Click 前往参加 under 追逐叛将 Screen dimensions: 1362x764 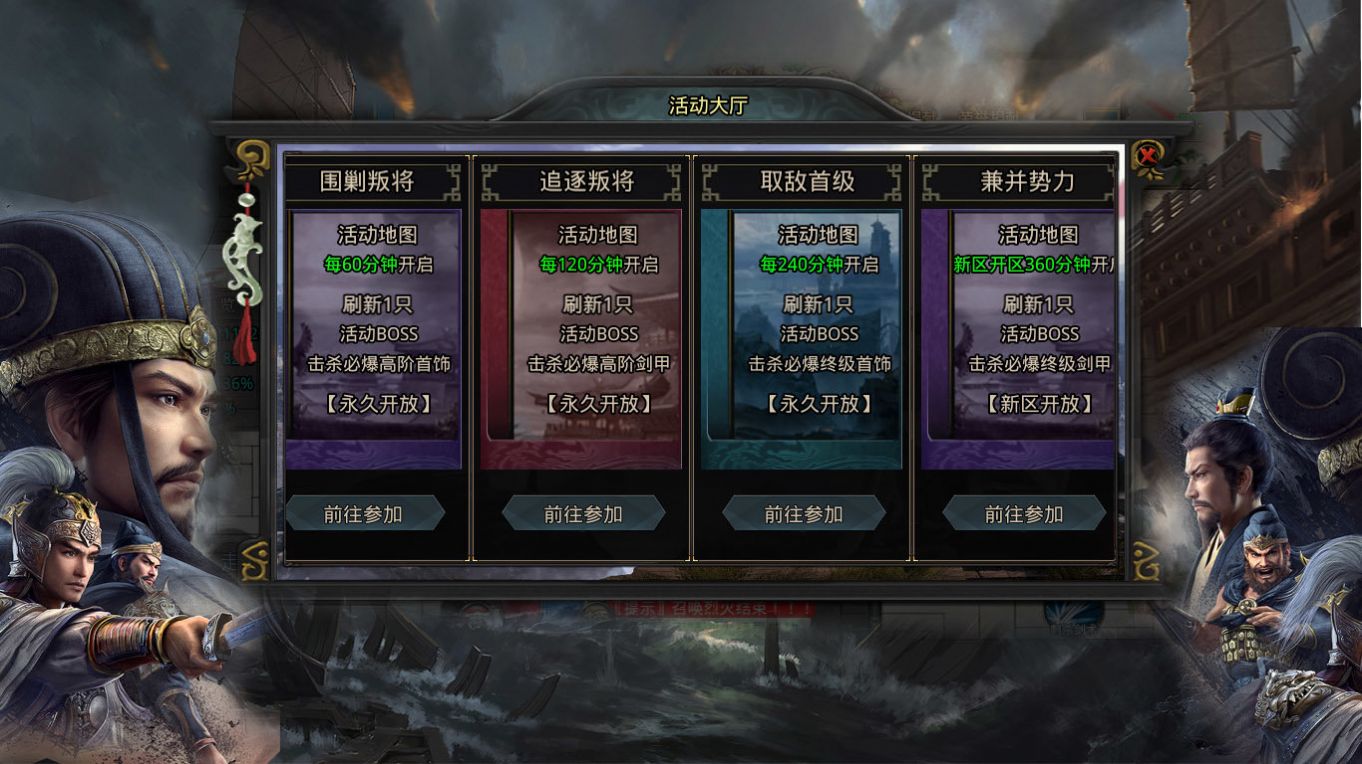pyautogui.click(x=585, y=512)
